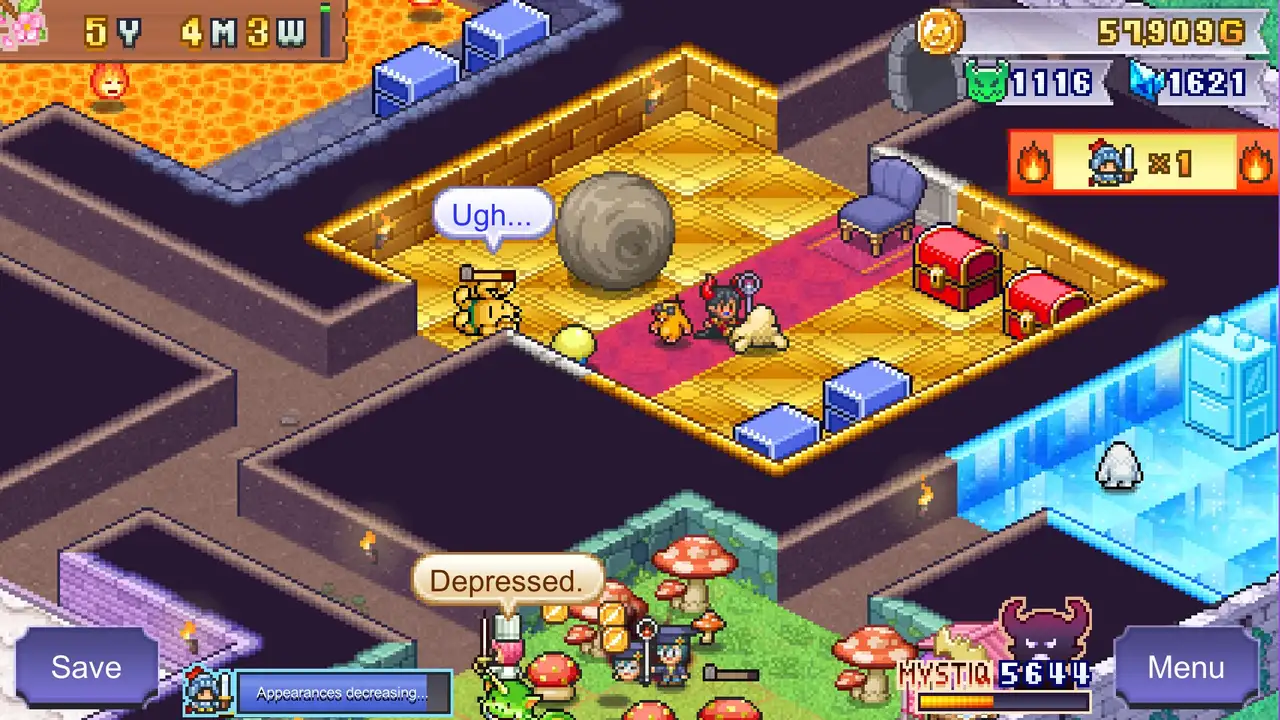Click the Save button
Image resolution: width=1280 pixels, height=720 pixels.
[x=86, y=667]
